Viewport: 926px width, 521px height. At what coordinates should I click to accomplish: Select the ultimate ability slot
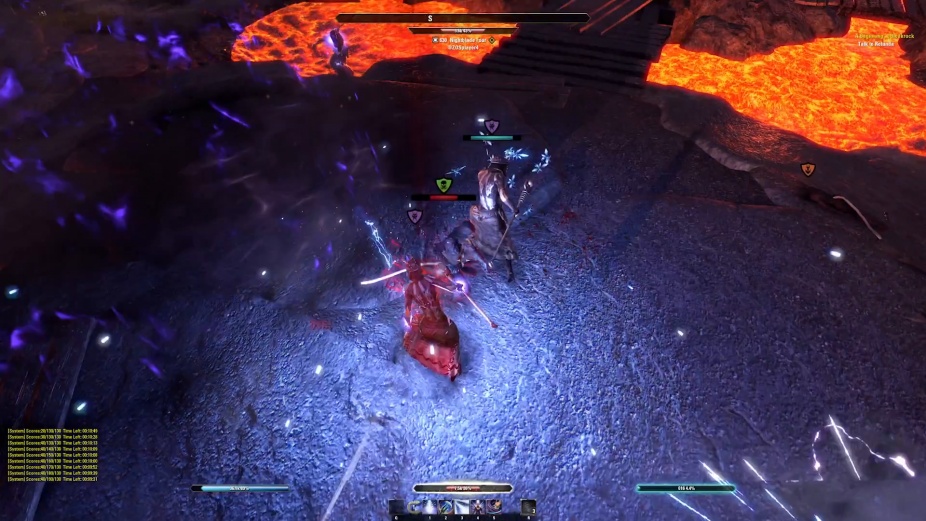(529, 507)
